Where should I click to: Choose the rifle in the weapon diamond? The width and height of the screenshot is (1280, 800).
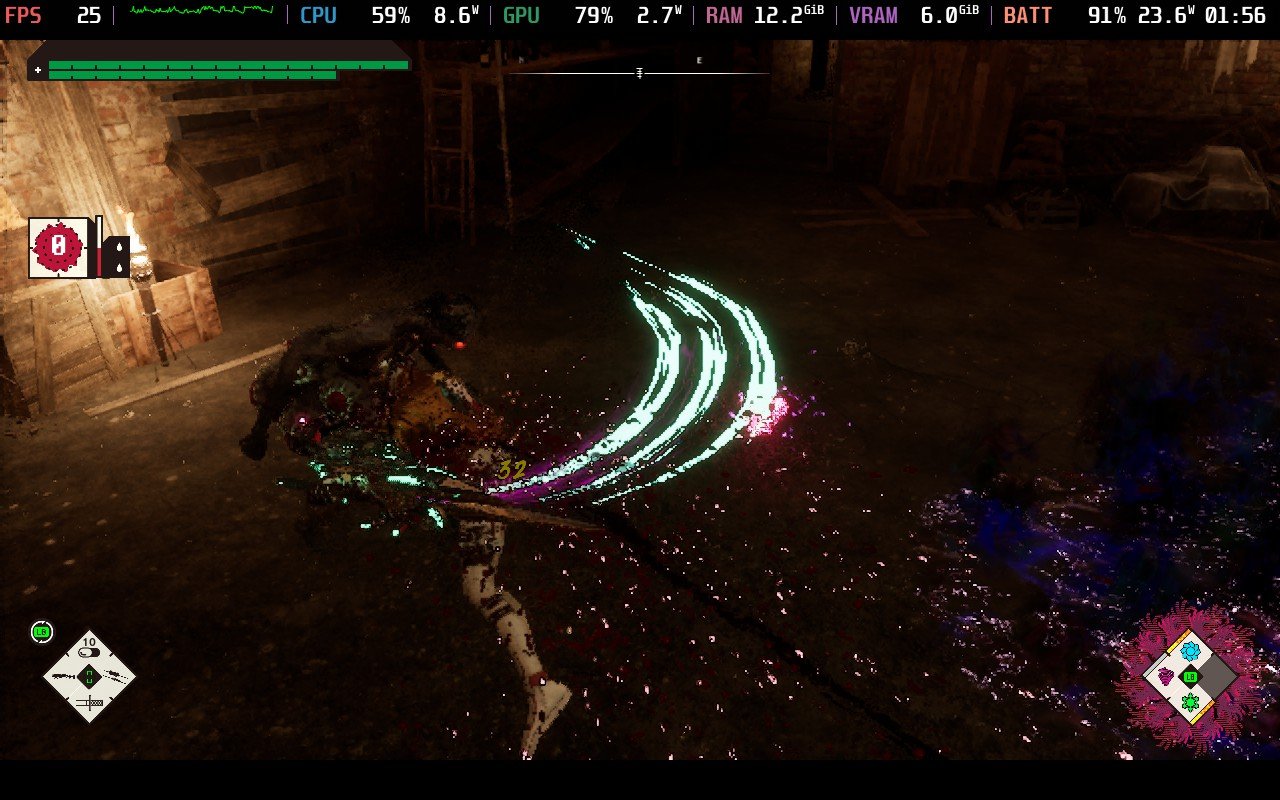coord(64,677)
